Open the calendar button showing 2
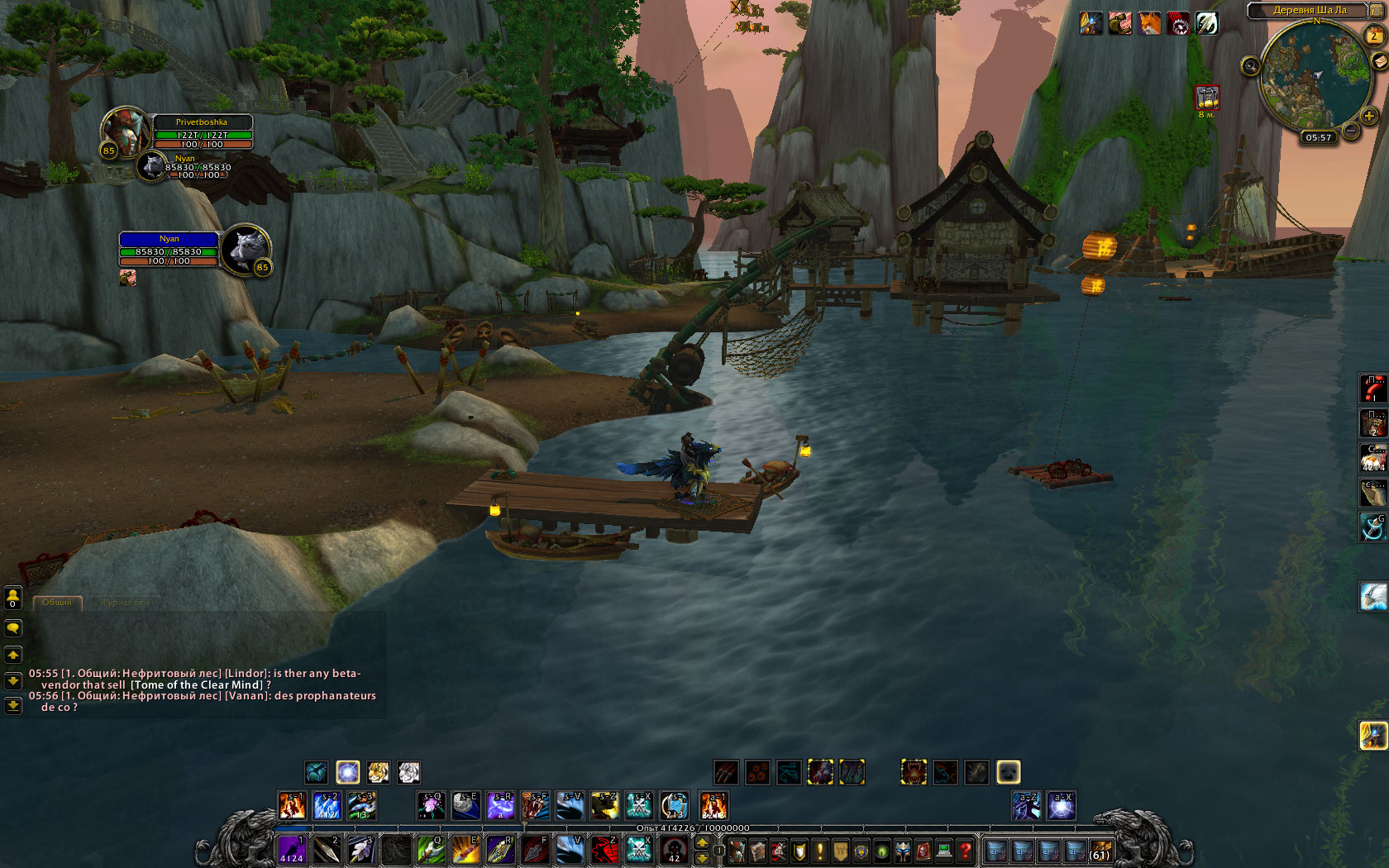 coord(1373,36)
